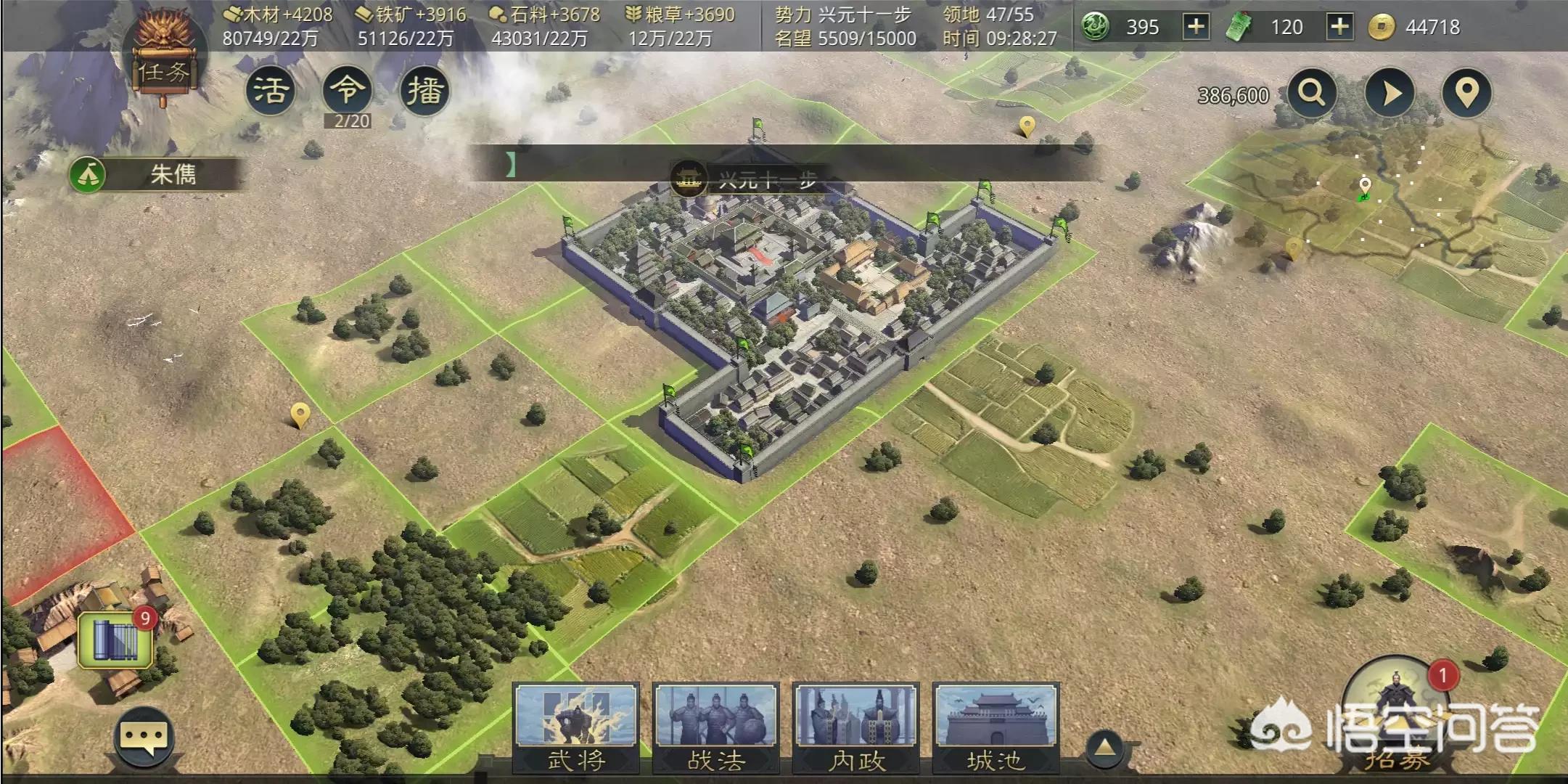Add tokens with the plus button beside 120
This screenshot has width=1568, height=784.
pyautogui.click(x=1339, y=28)
